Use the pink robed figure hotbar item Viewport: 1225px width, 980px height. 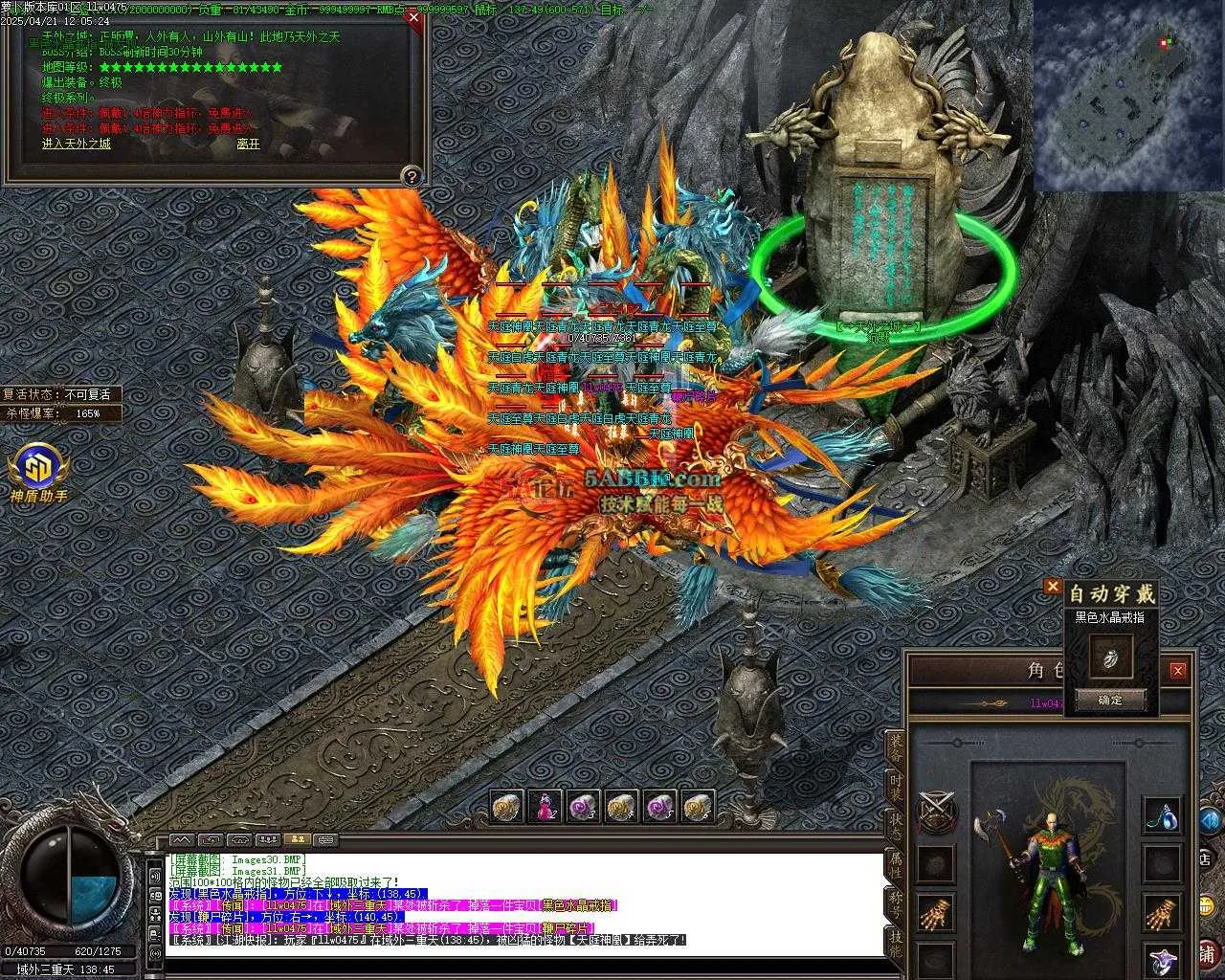coord(546,807)
